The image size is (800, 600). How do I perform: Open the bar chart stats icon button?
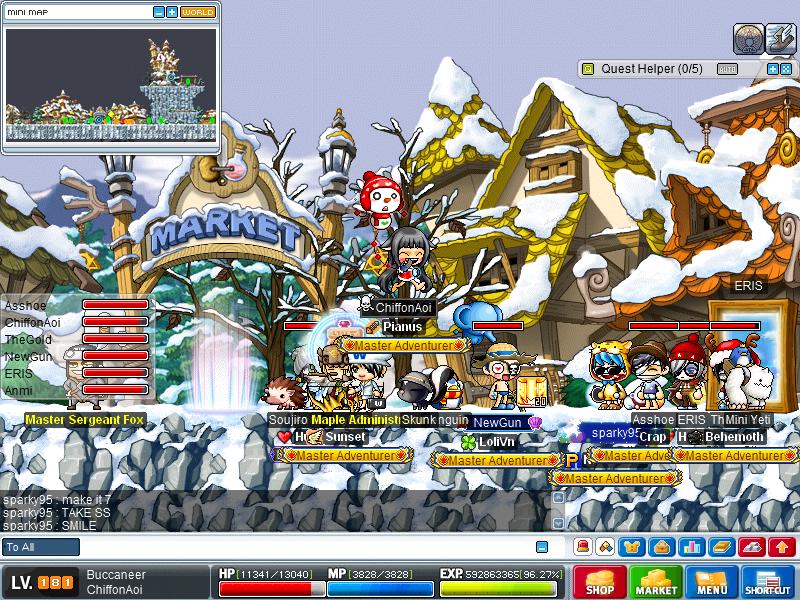[x=690, y=547]
